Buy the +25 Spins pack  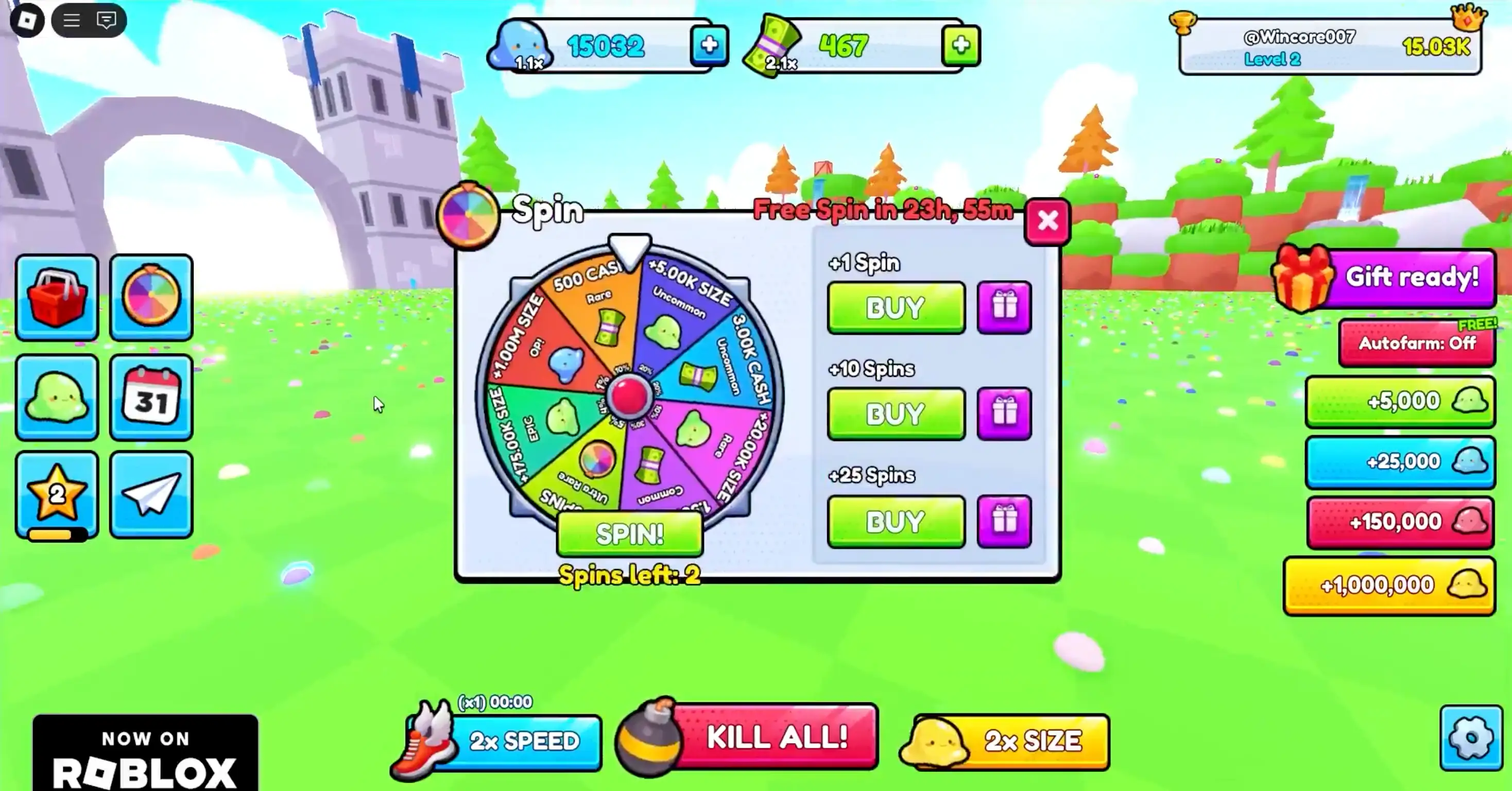[x=896, y=521]
